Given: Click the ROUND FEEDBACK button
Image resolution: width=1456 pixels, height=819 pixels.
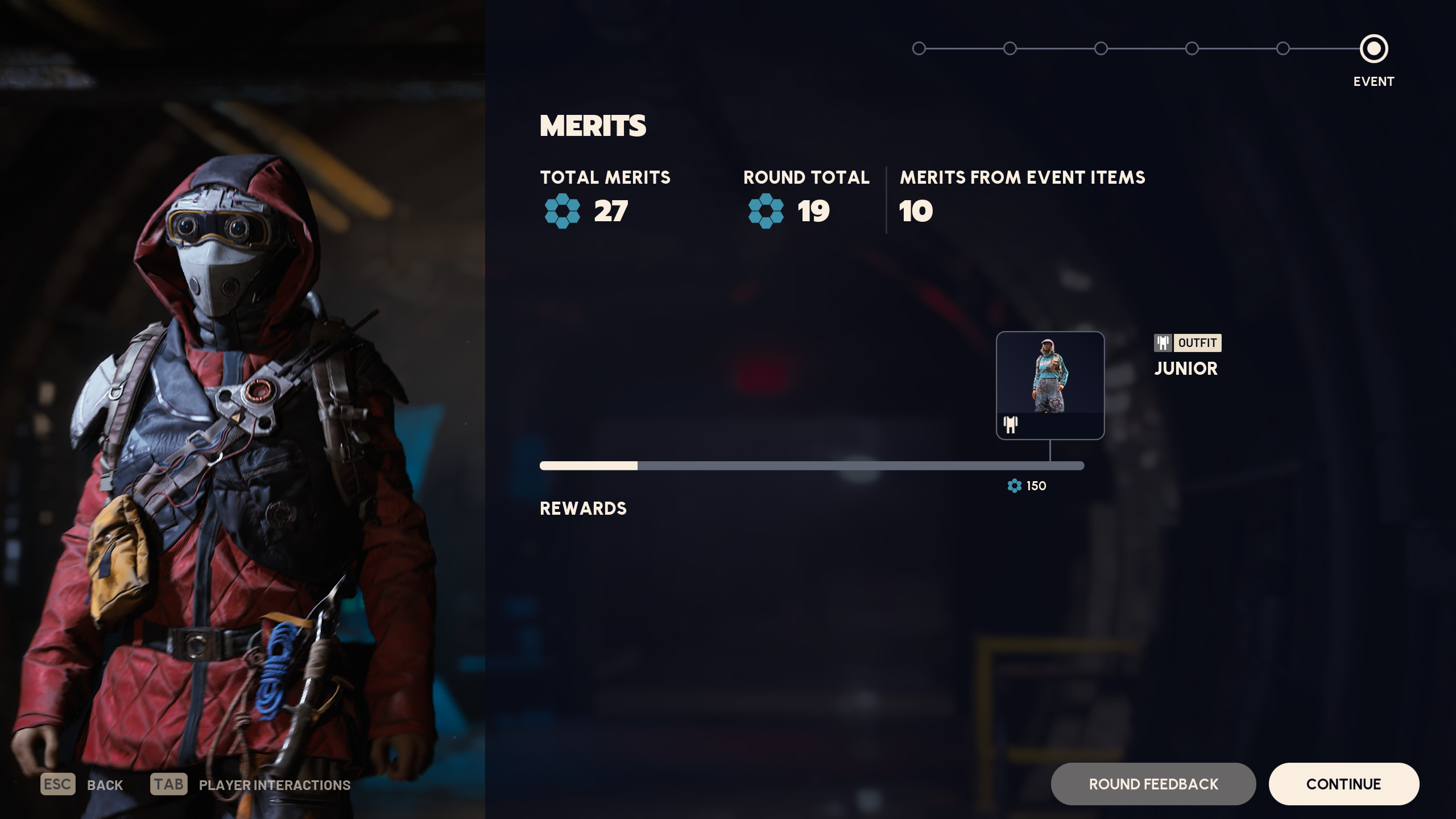Looking at the screenshot, I should pyautogui.click(x=1153, y=784).
